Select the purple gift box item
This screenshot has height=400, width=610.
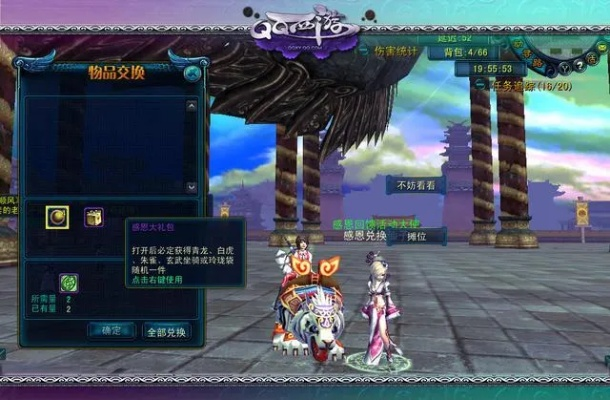[x=93, y=216]
